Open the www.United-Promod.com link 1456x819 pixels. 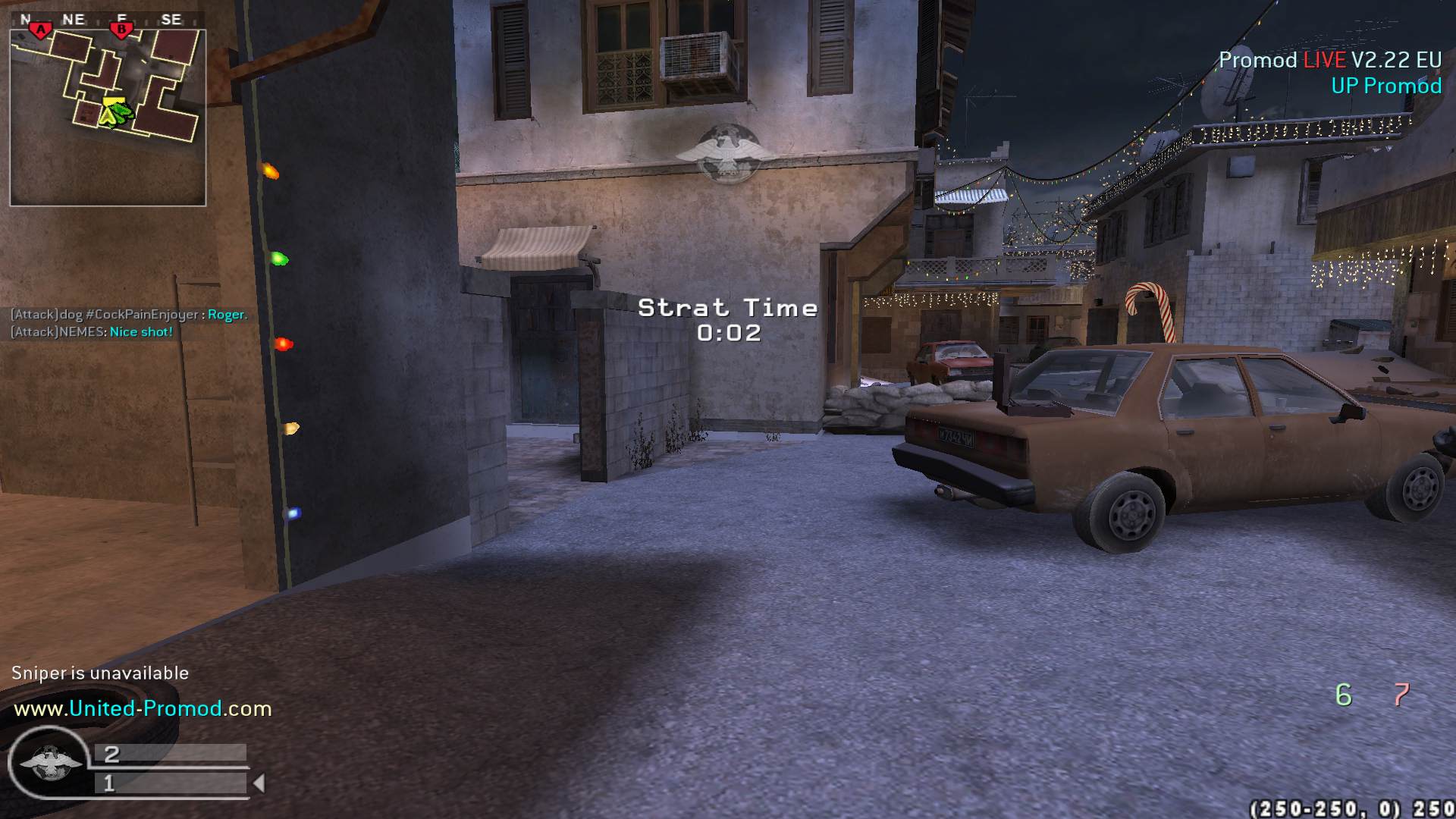(143, 708)
